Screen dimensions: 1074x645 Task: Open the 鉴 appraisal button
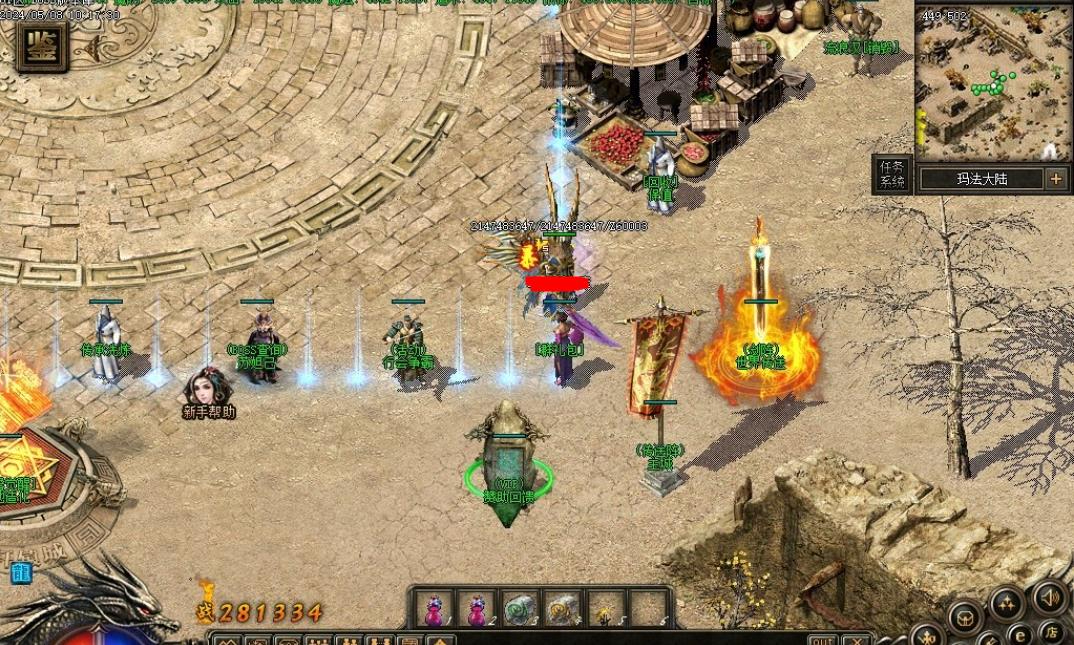42,46
